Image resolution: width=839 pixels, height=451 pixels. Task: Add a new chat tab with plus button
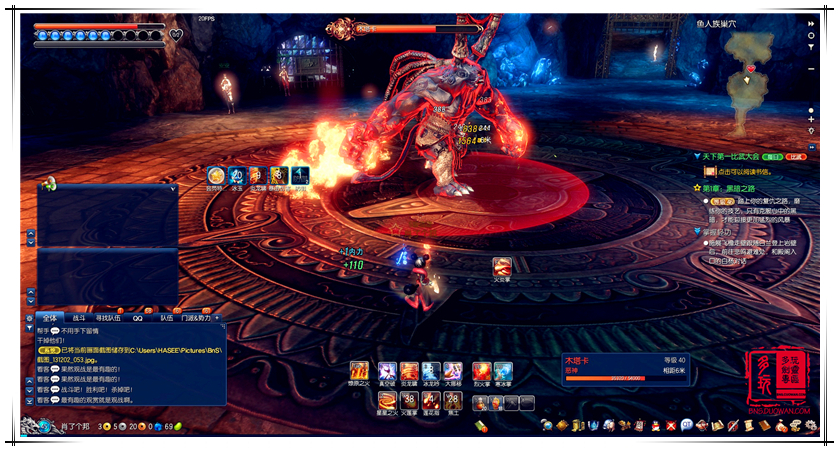pos(217,317)
